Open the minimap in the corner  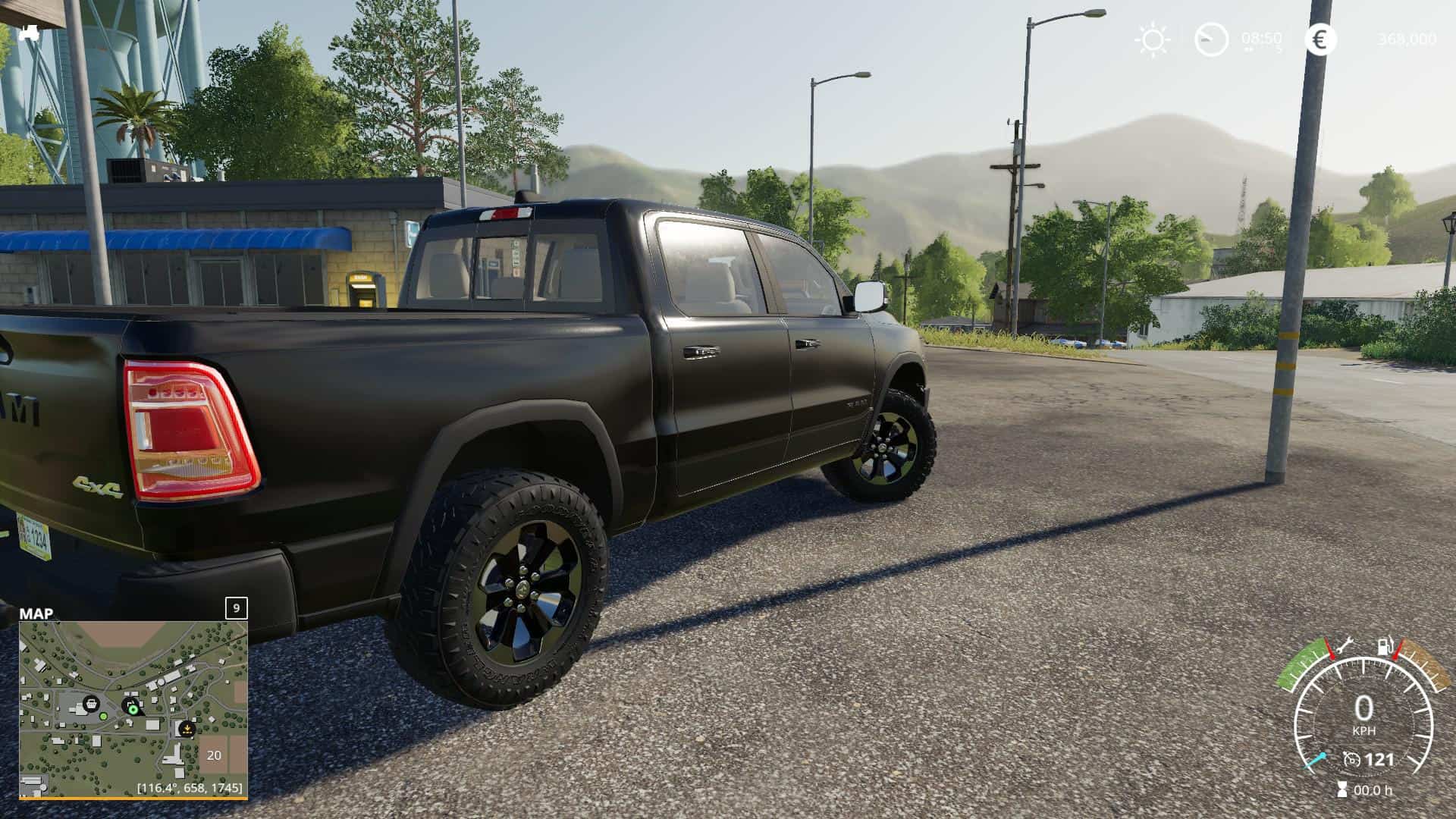[133, 708]
